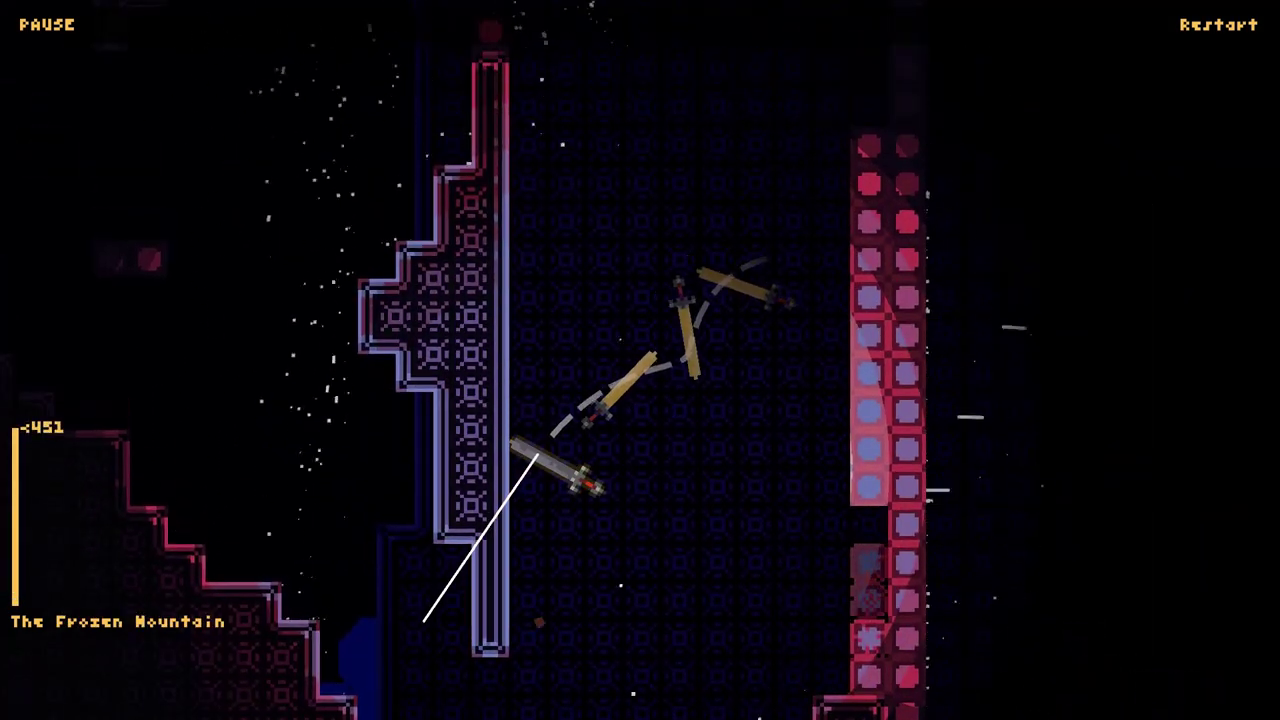The image size is (1280, 720).
Task: Click the red orb at the tower top
Action: pos(489,30)
